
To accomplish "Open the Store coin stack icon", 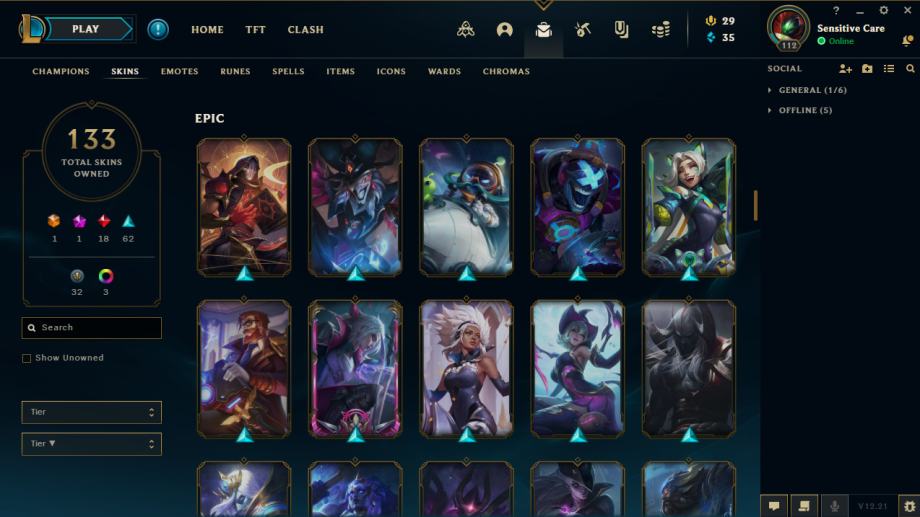I will coord(660,30).
